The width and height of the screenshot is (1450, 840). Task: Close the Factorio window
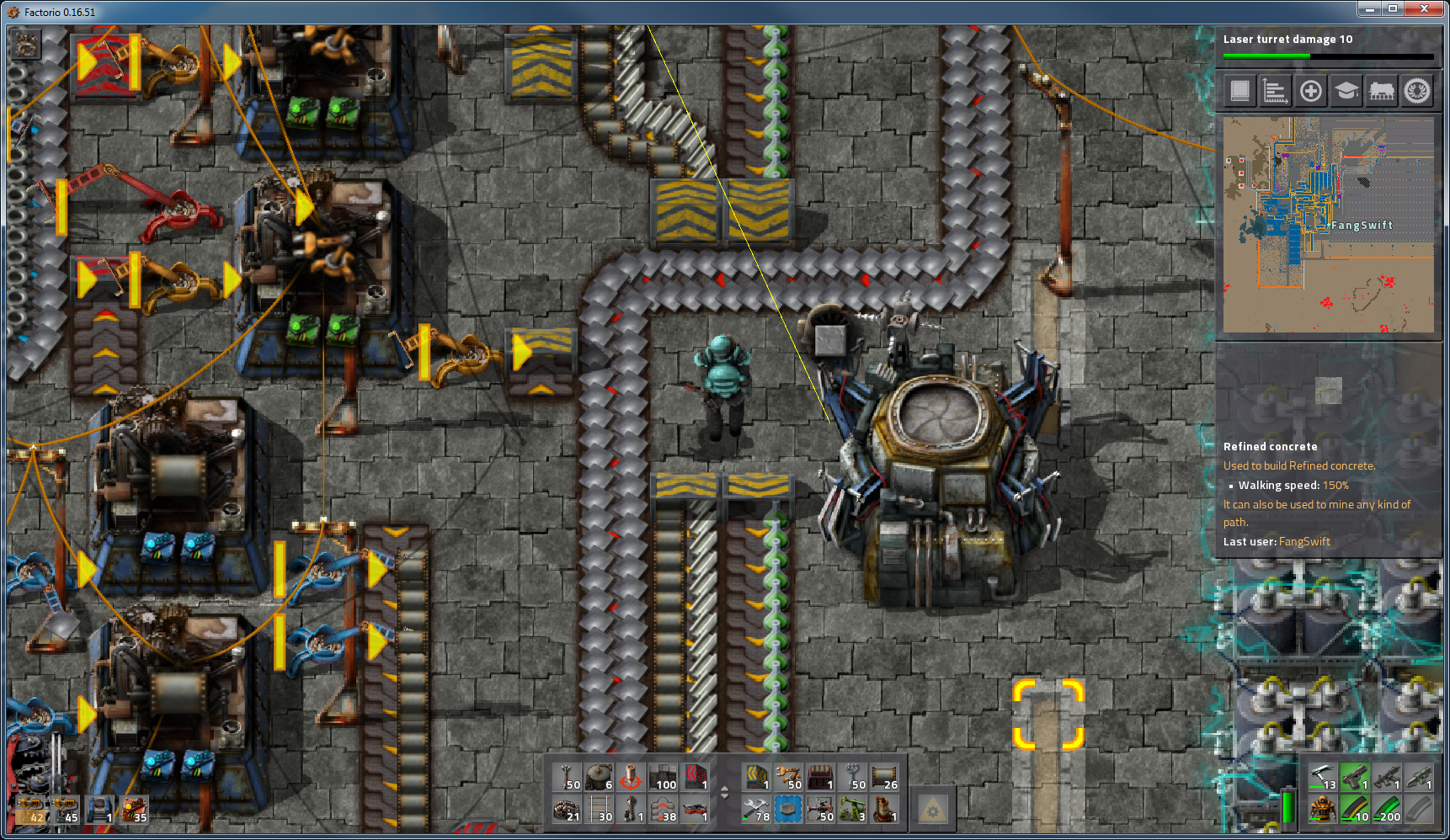point(1425,9)
